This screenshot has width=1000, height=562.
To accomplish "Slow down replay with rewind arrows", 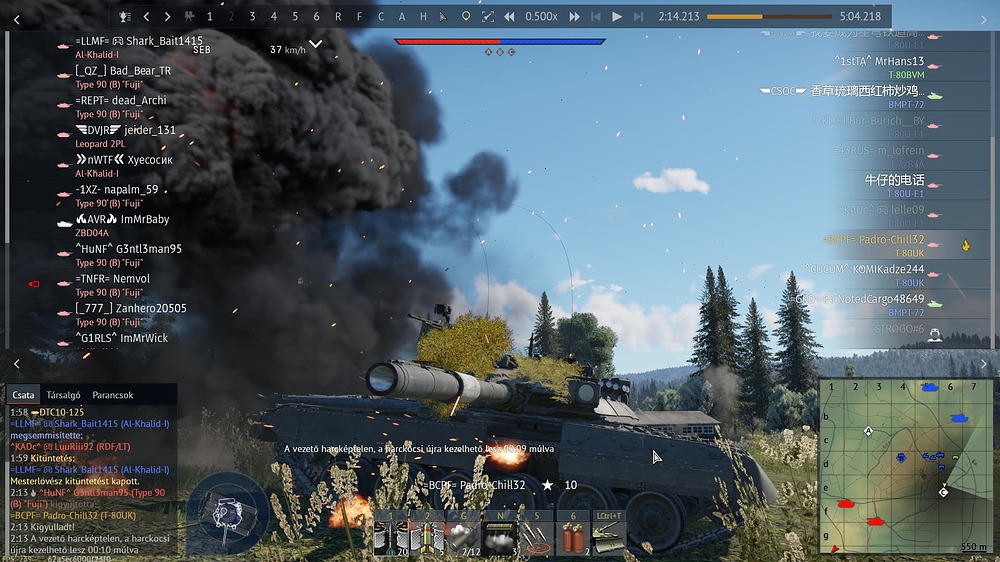I will tap(509, 16).
